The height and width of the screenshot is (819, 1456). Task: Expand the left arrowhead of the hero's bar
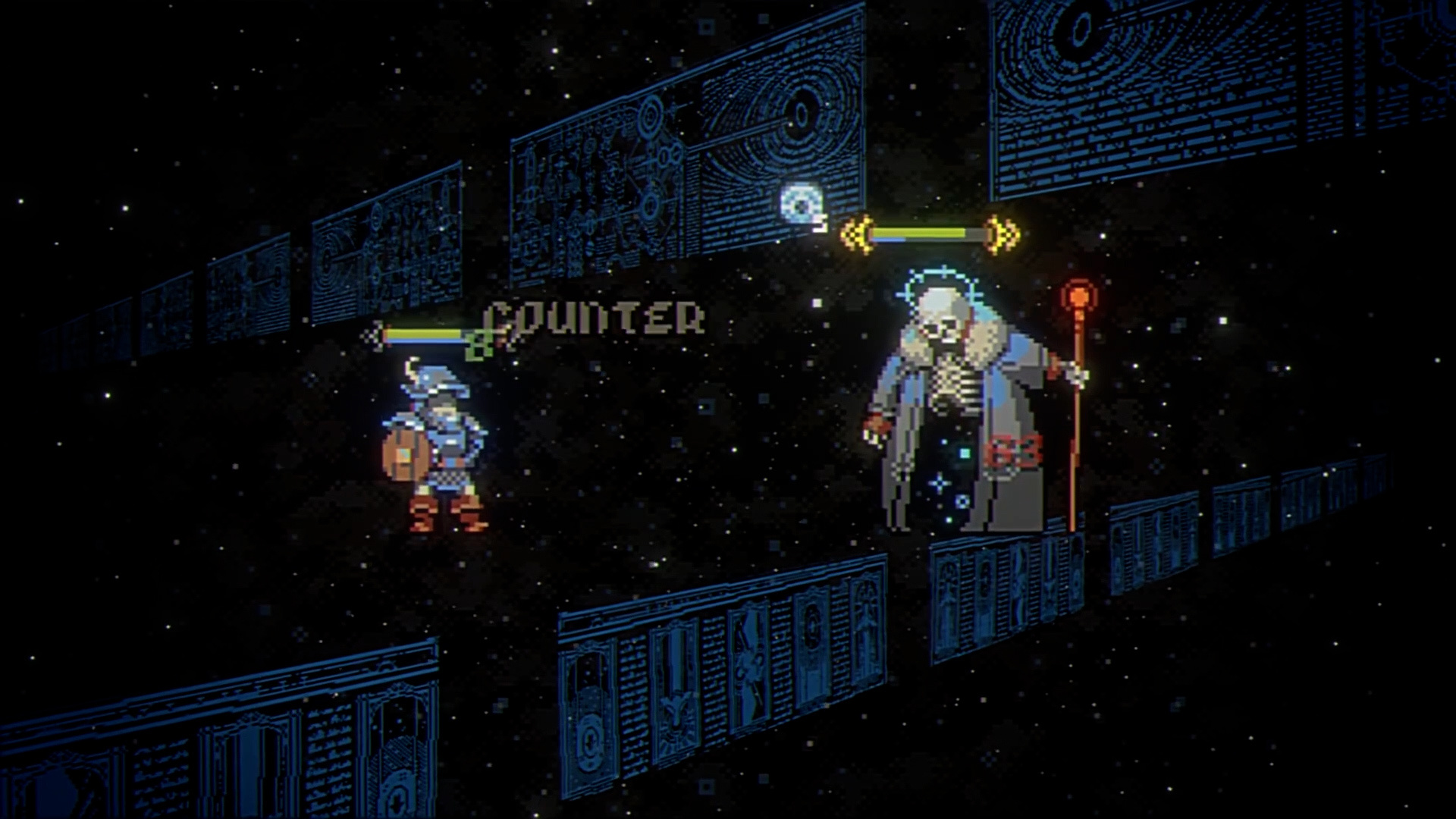(377, 336)
